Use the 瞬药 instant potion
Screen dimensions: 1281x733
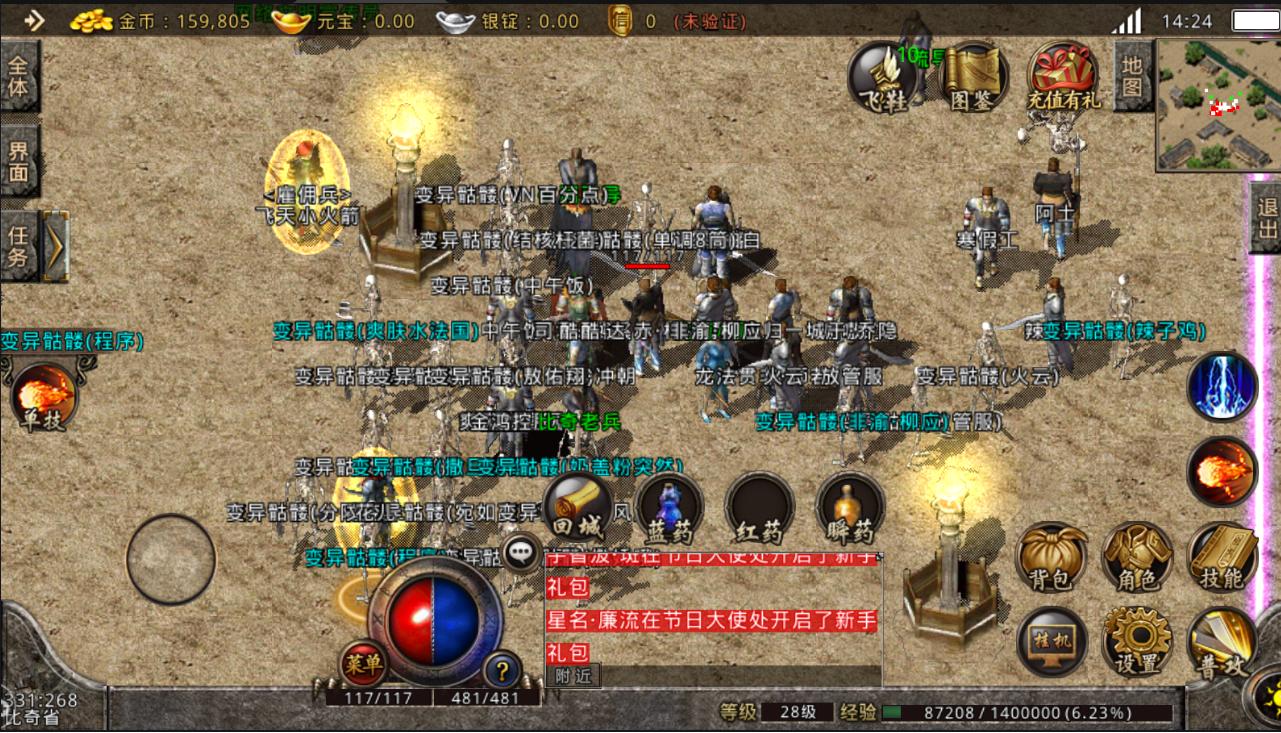(850, 508)
